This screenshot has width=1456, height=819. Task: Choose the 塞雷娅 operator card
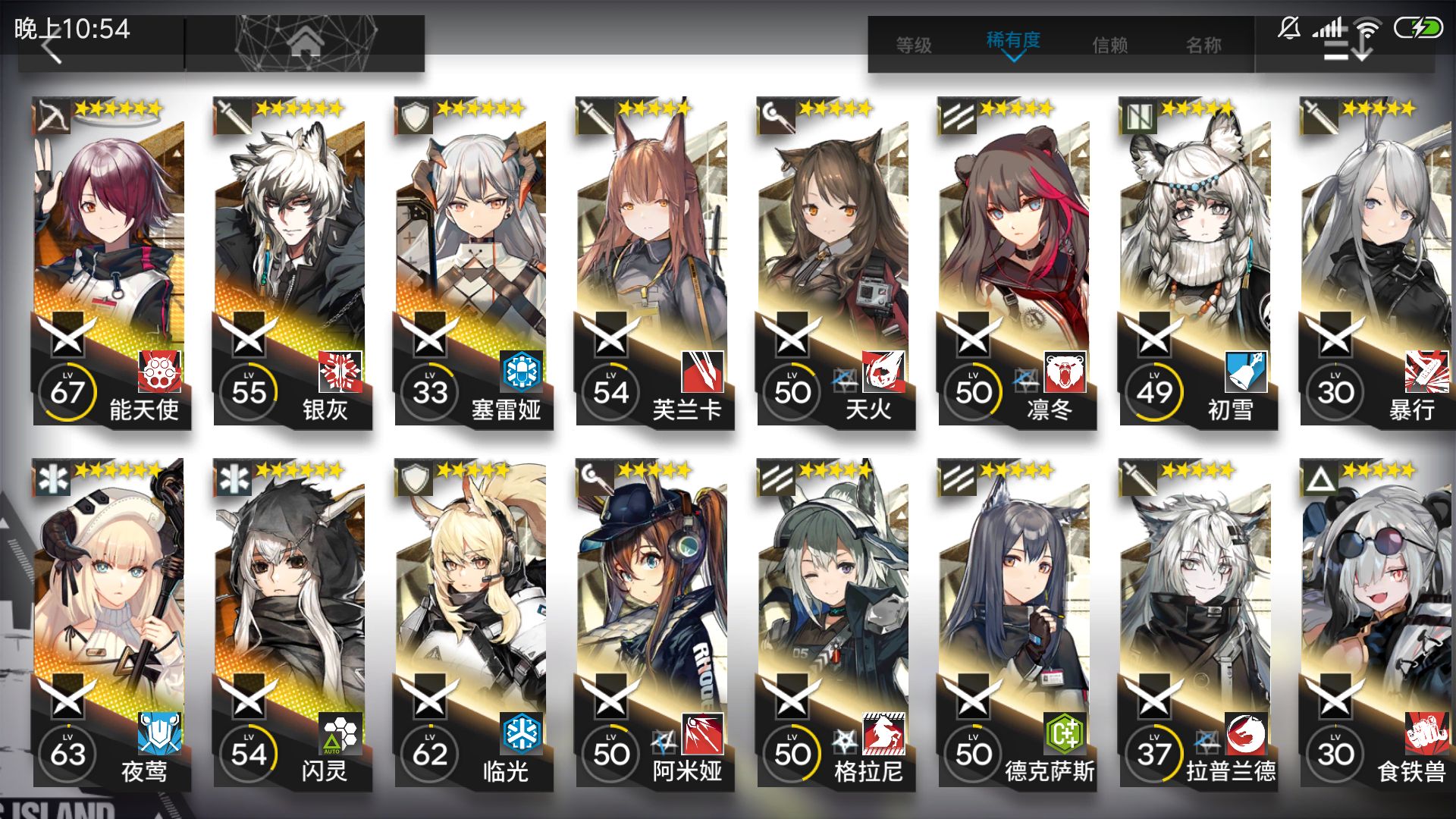pos(472,262)
